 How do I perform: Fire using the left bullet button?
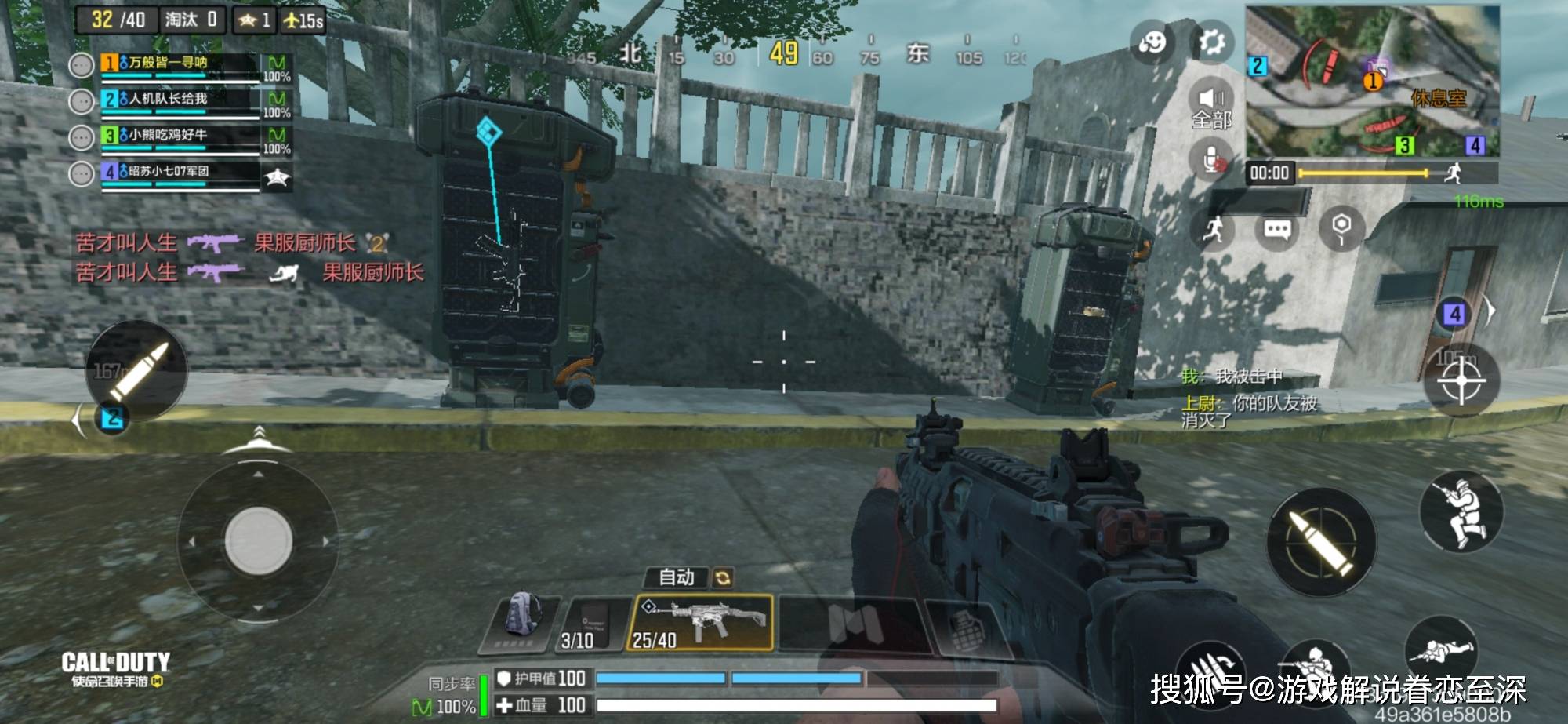pos(137,370)
